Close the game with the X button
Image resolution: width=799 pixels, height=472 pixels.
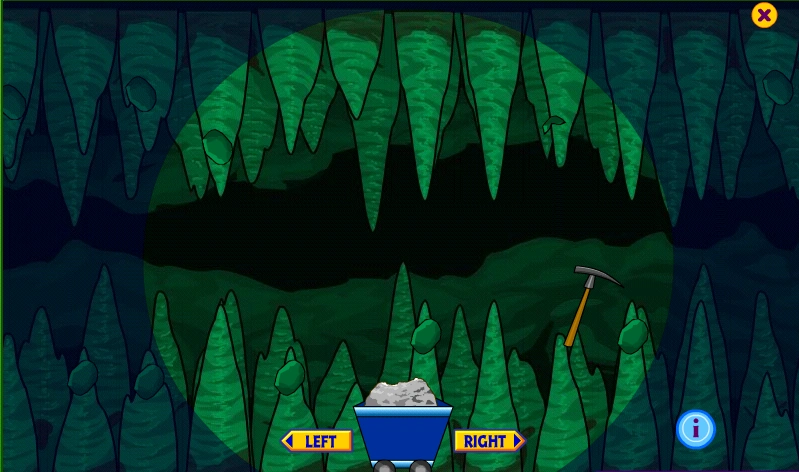click(764, 15)
